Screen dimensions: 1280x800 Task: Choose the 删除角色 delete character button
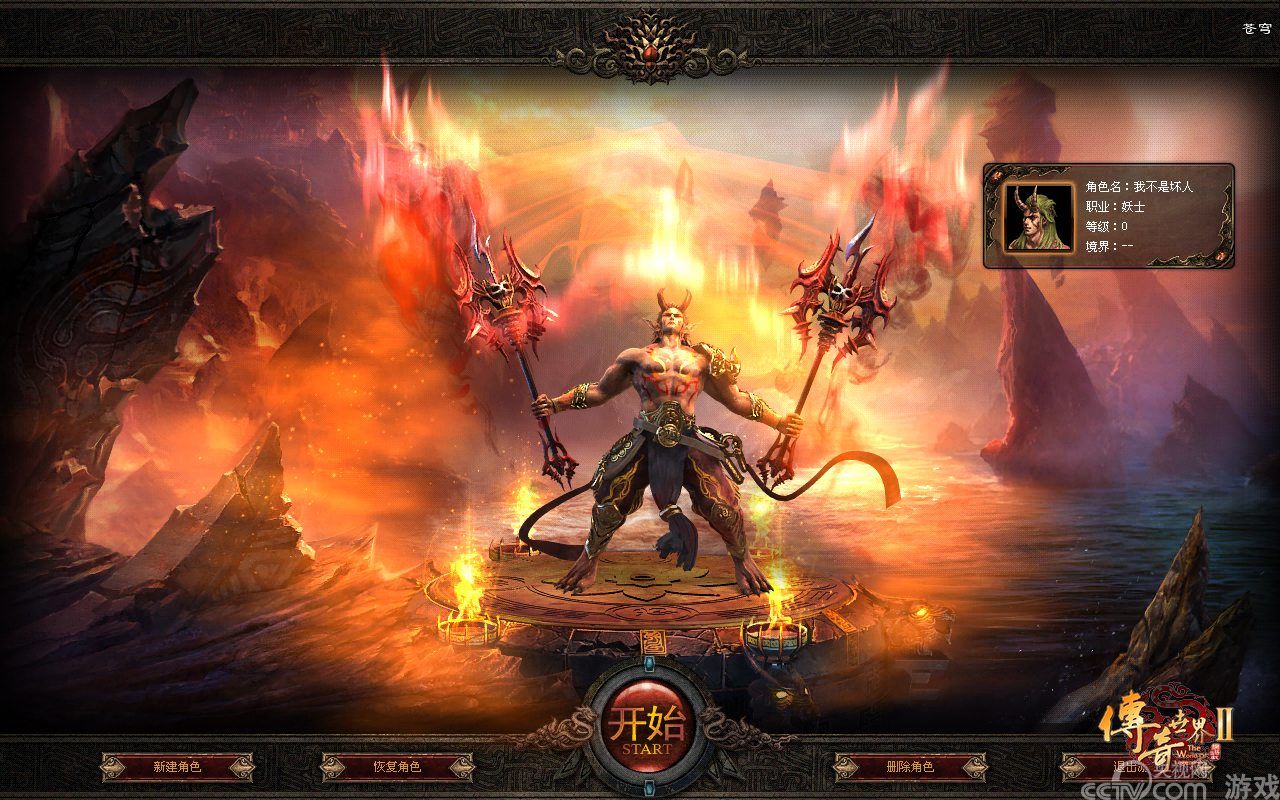point(910,767)
